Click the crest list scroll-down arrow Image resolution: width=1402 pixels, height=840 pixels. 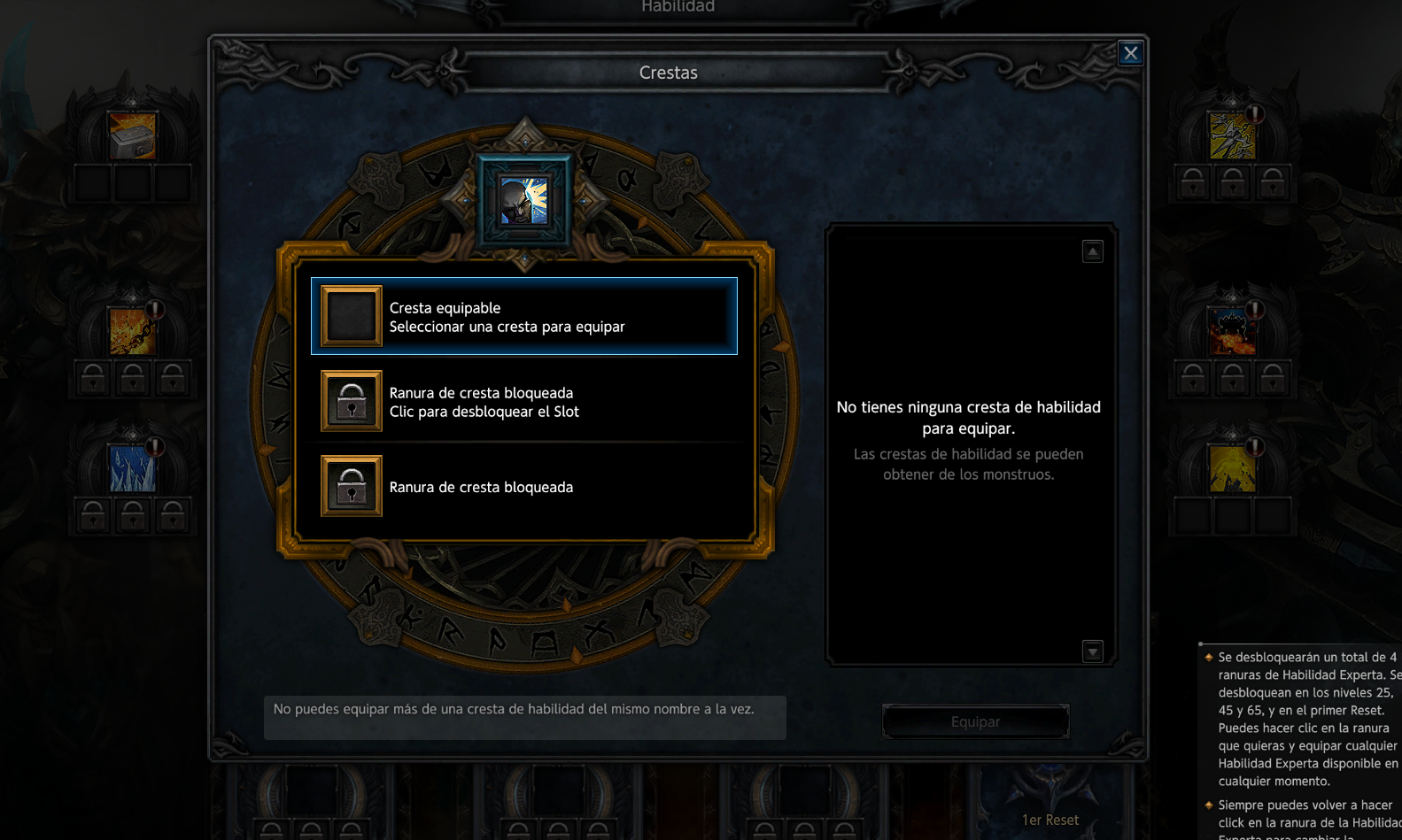click(x=1093, y=651)
